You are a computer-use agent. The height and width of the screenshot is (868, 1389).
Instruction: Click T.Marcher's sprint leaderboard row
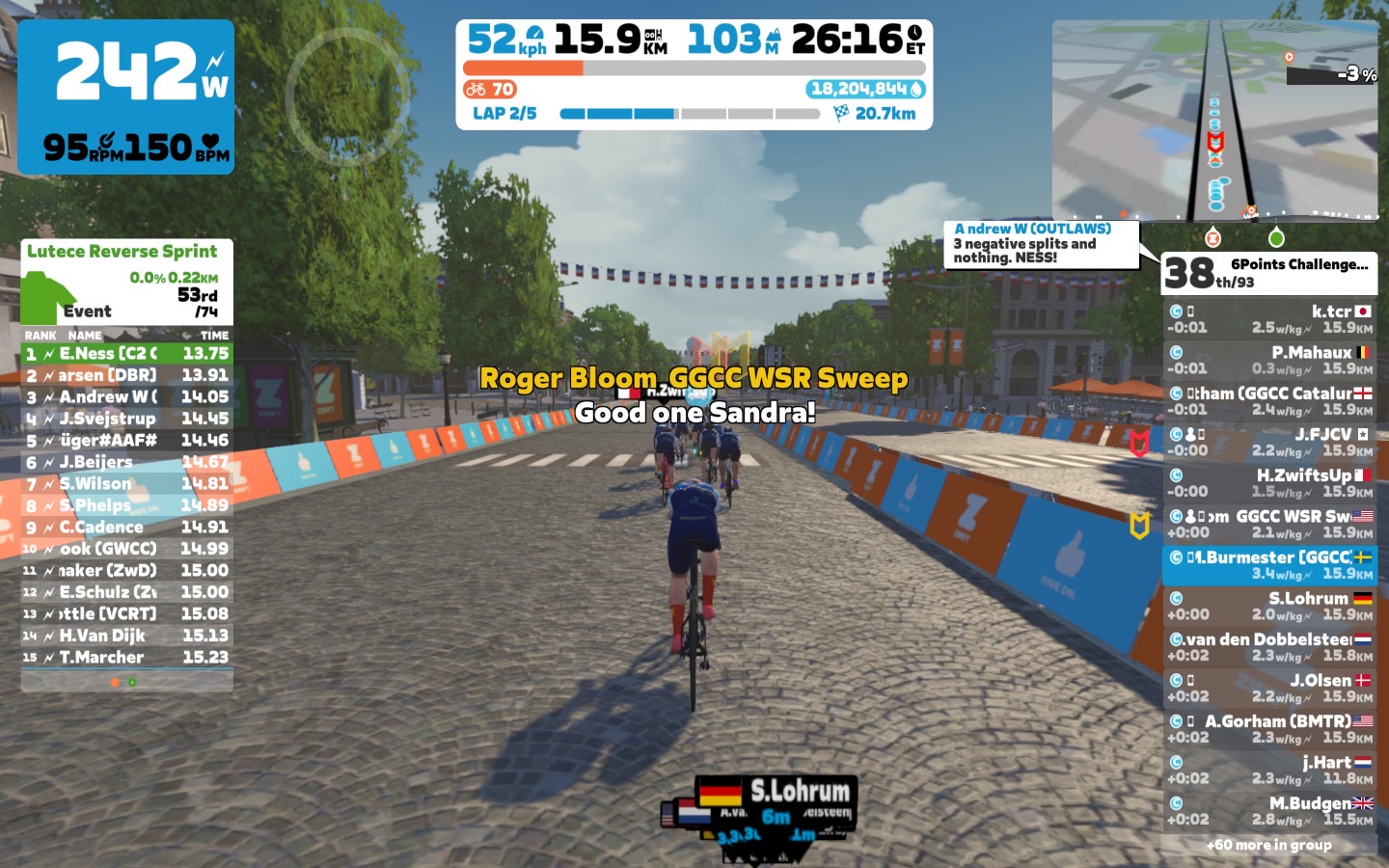pos(126,658)
